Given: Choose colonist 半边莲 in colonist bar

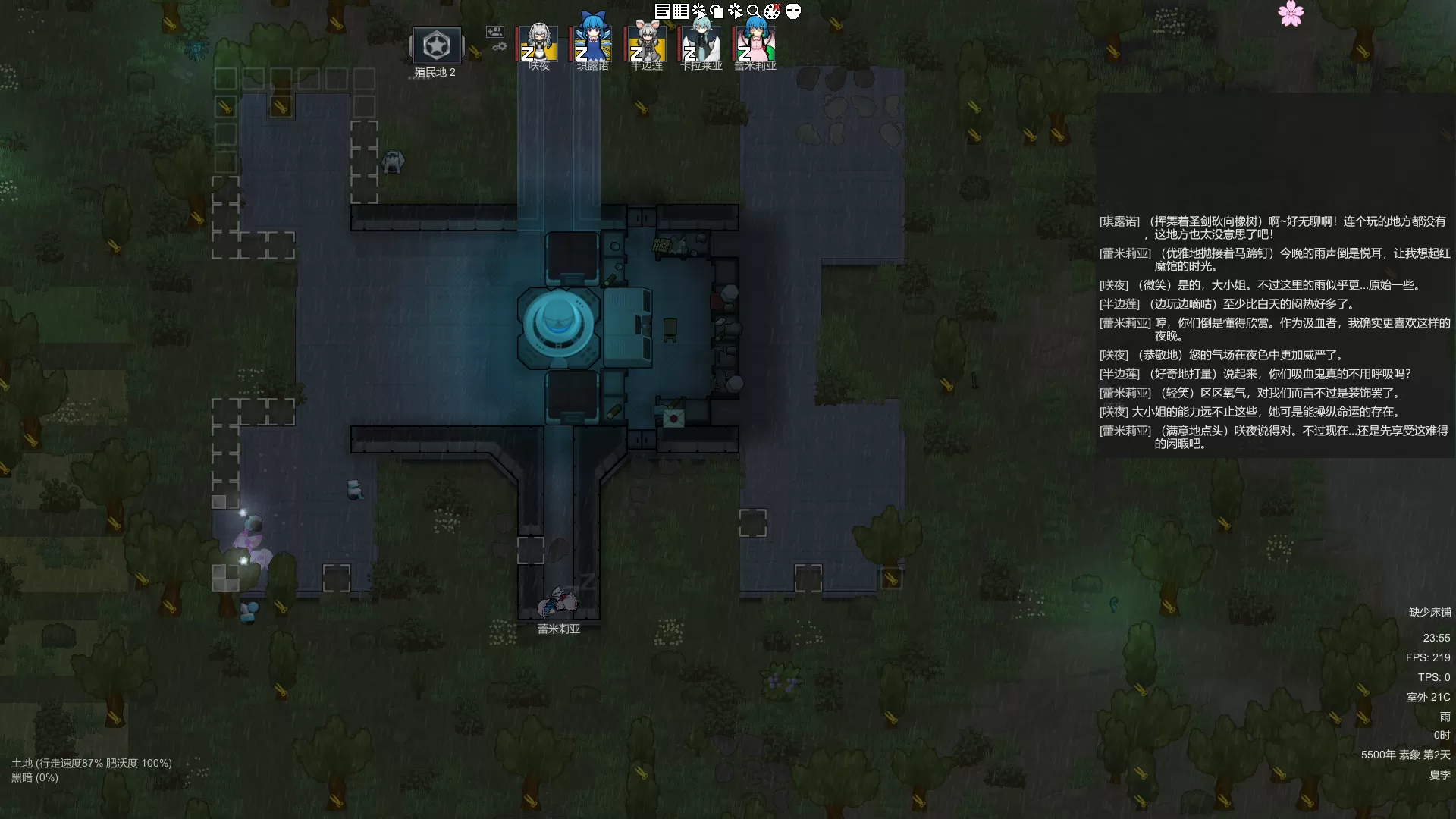Looking at the screenshot, I should 647,44.
